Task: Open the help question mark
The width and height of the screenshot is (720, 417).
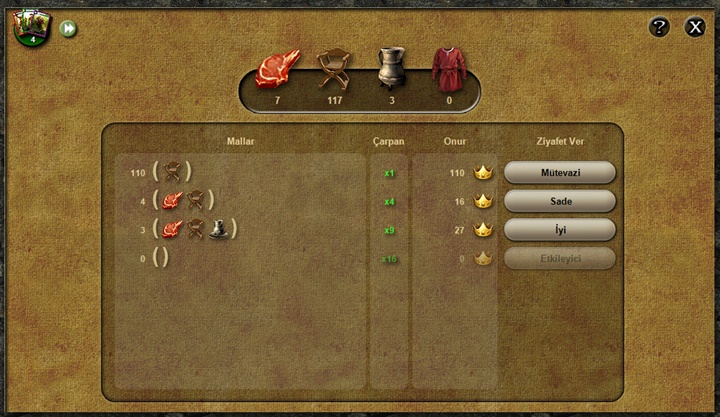Action: coord(659,27)
